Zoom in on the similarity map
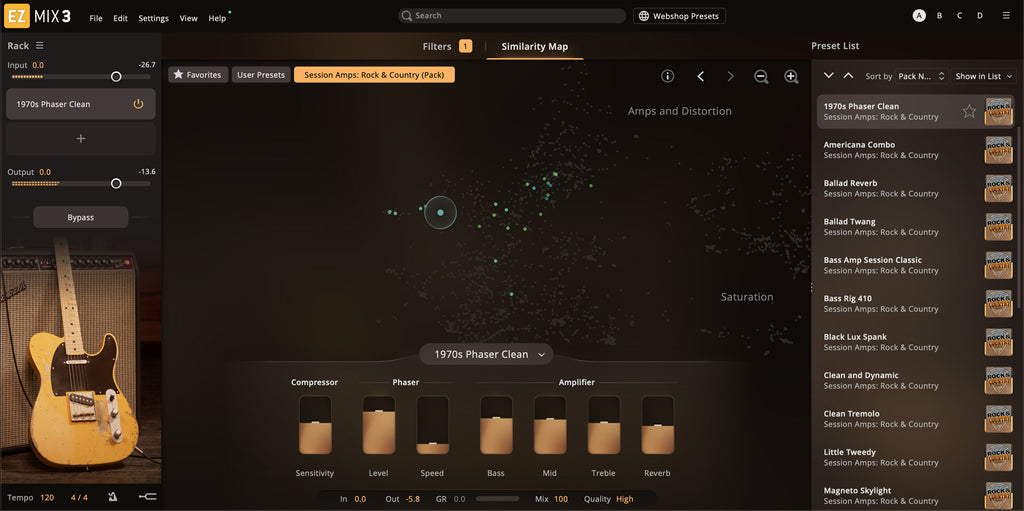The width and height of the screenshot is (1024, 511). 791,76
